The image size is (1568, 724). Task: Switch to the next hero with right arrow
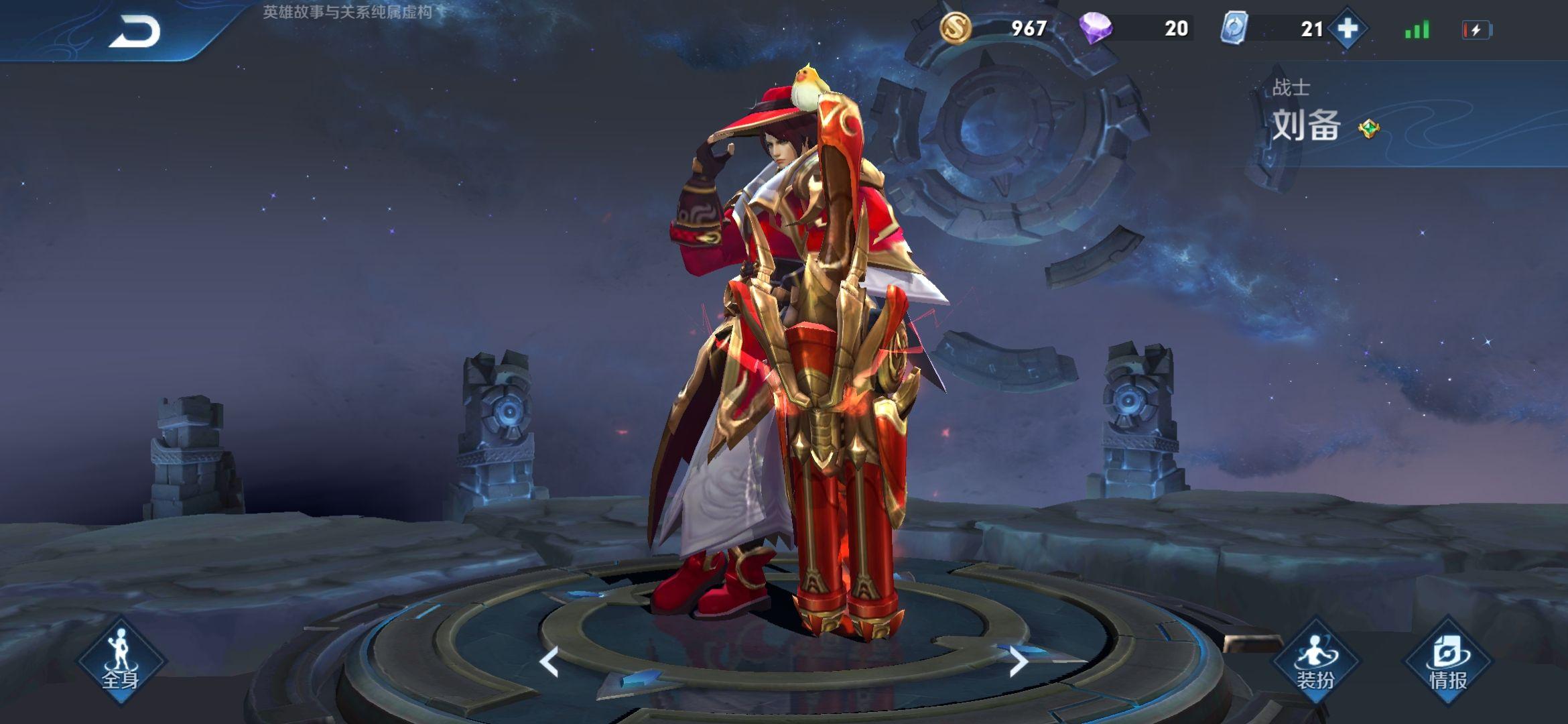[1018, 662]
